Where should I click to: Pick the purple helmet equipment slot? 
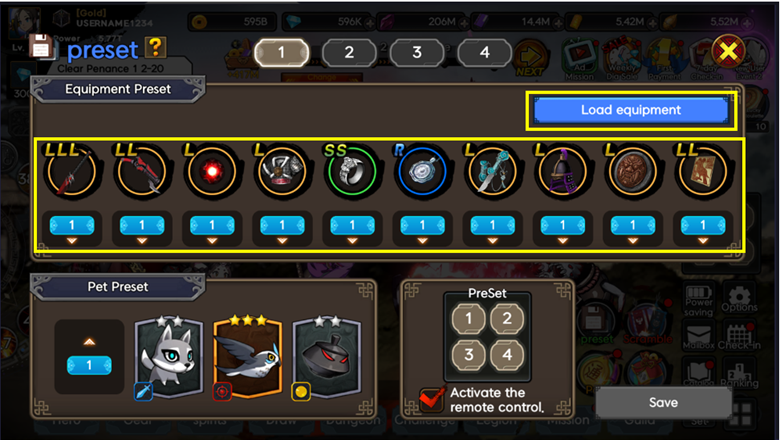click(x=561, y=175)
